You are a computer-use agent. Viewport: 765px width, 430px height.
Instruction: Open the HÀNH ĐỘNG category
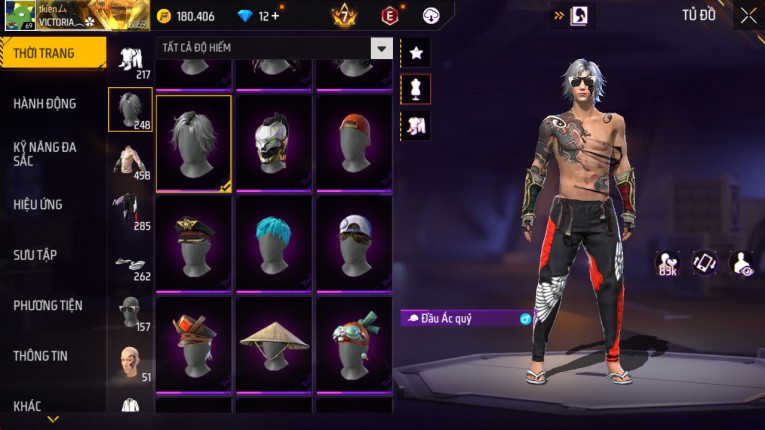[x=45, y=103]
